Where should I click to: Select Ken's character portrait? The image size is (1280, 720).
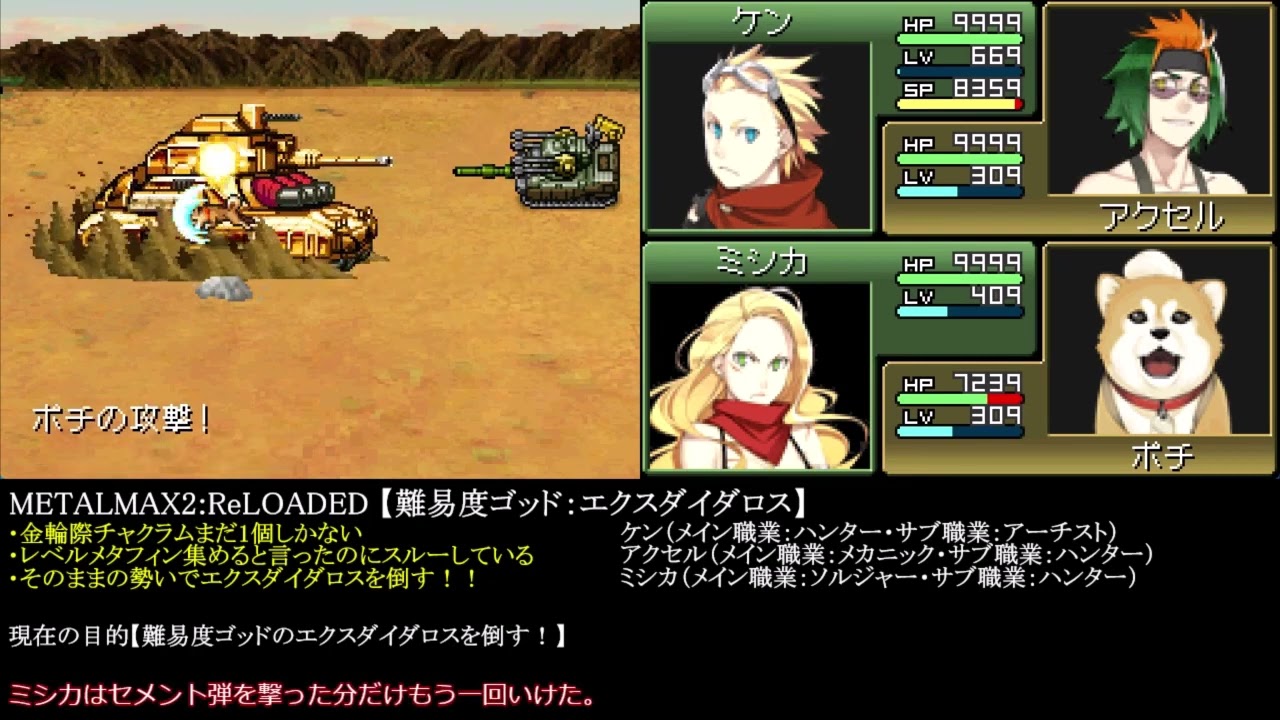click(x=757, y=135)
